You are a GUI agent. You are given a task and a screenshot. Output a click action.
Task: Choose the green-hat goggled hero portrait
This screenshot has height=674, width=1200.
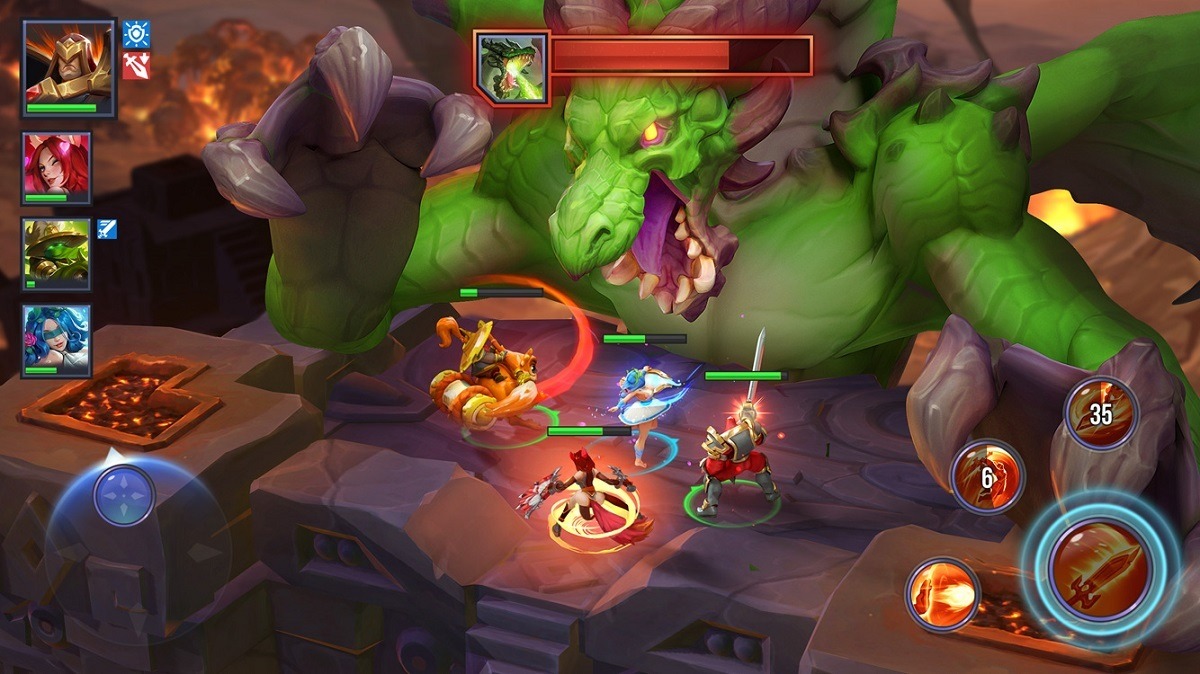tap(57, 254)
